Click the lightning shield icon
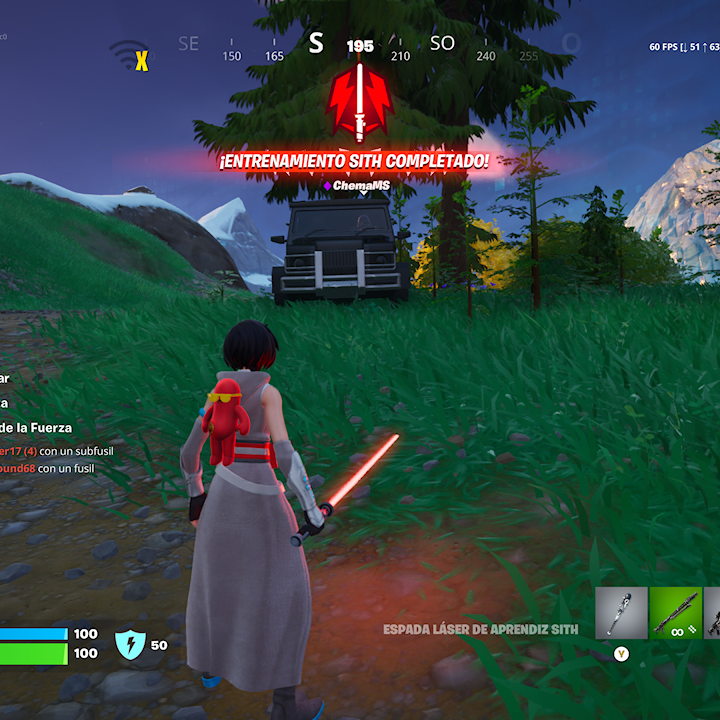The height and width of the screenshot is (720, 720). [x=130, y=645]
